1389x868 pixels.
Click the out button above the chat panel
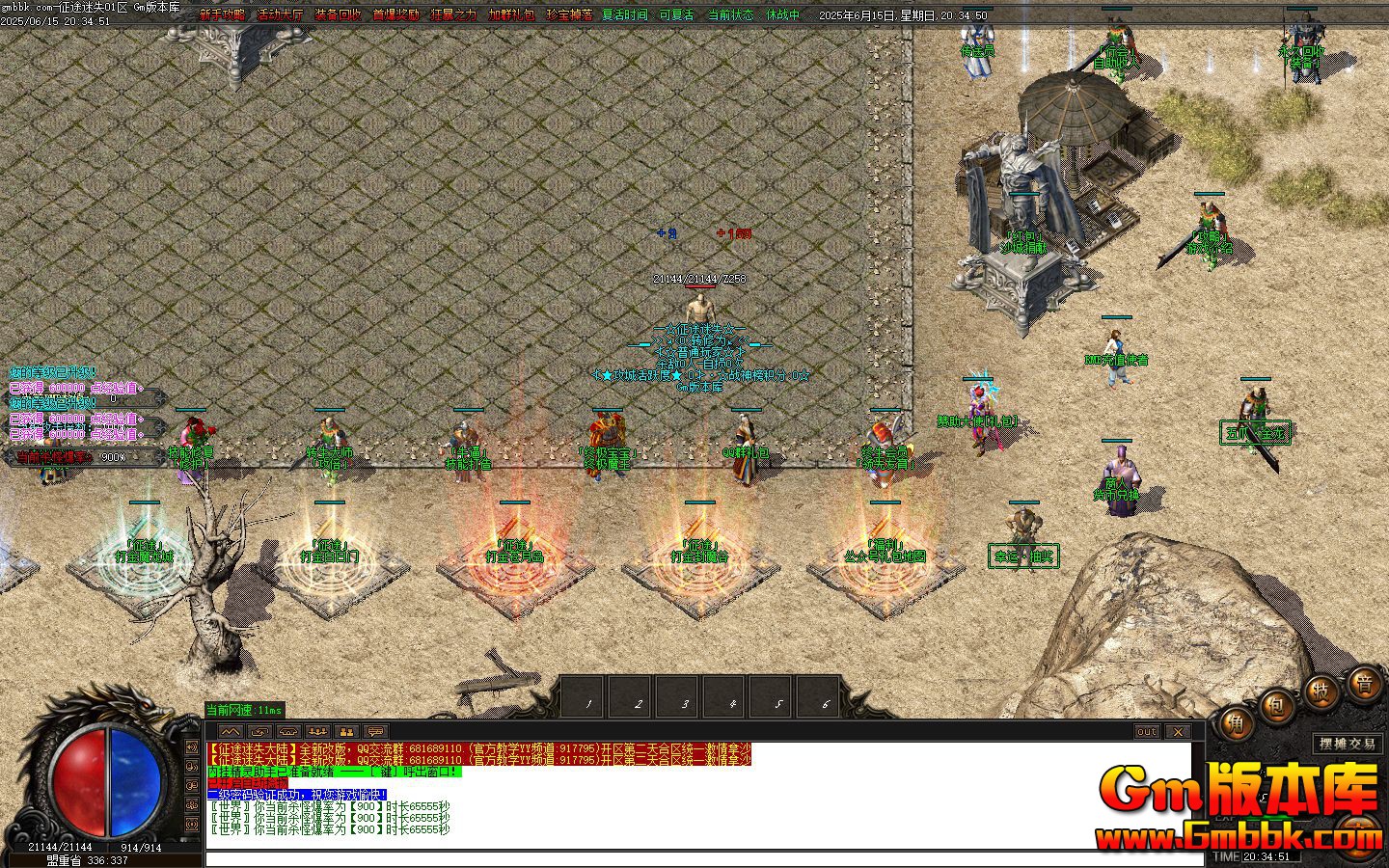click(1148, 733)
